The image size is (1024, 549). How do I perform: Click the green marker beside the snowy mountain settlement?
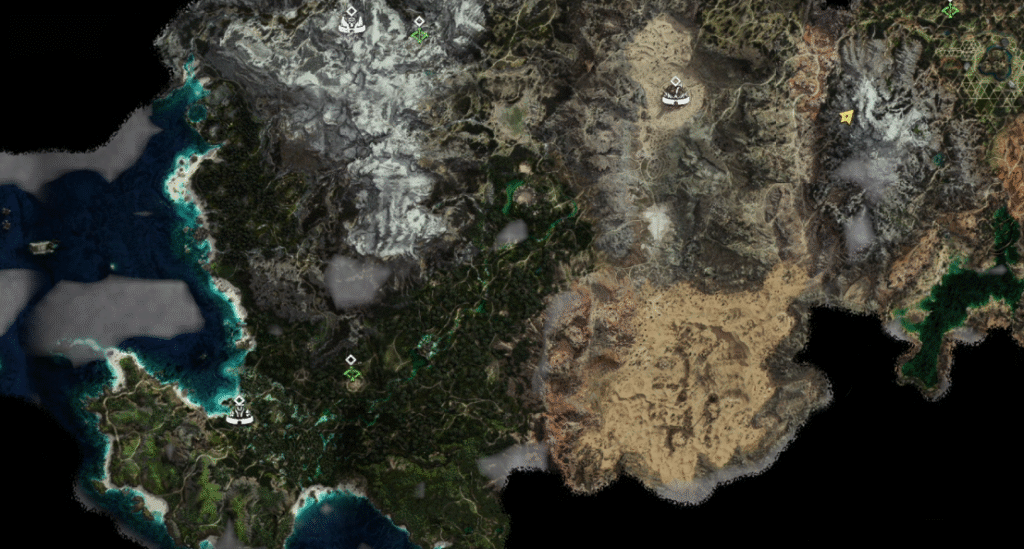pos(419,33)
